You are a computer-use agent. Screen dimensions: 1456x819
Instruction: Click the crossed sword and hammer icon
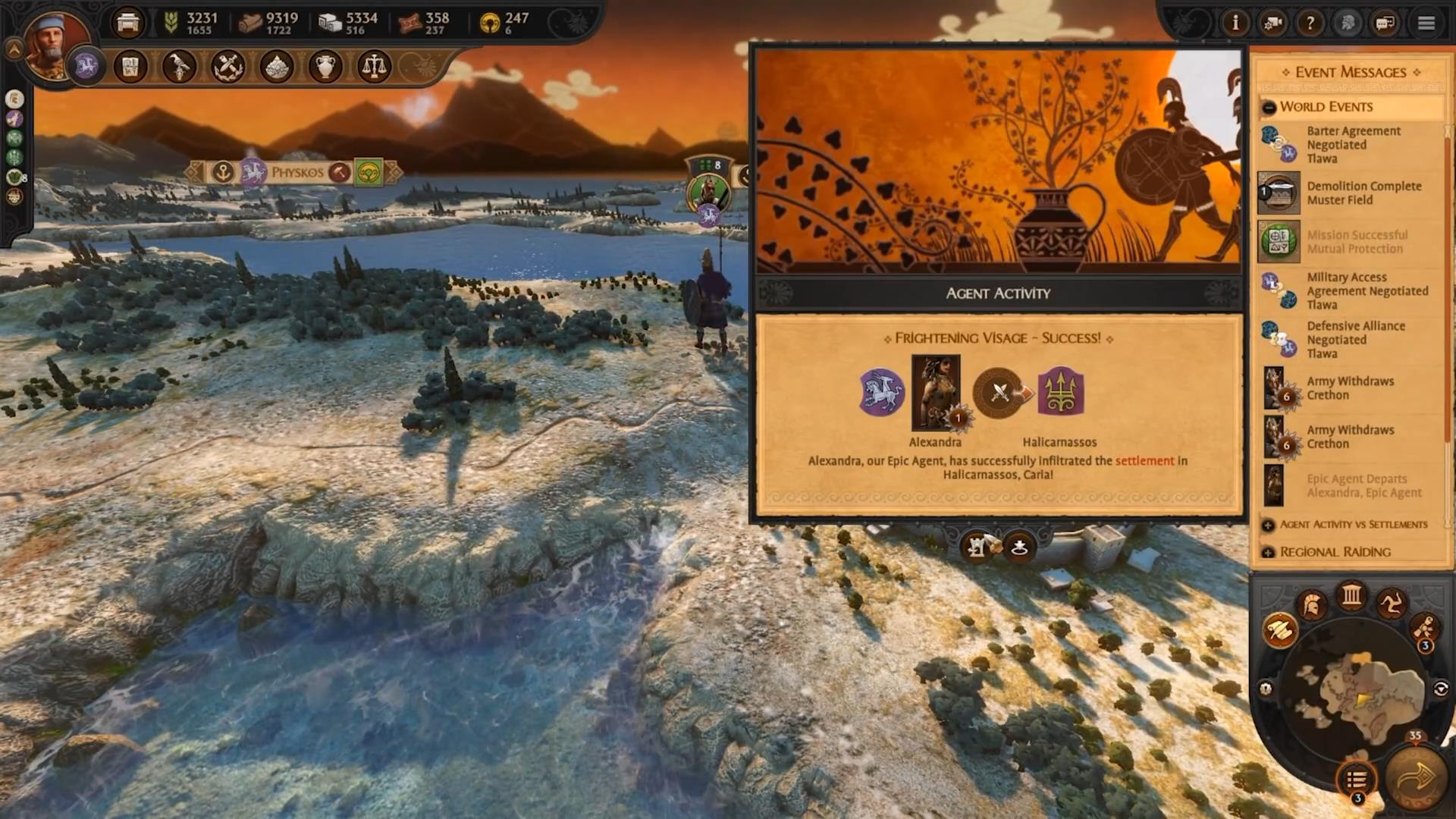227,67
